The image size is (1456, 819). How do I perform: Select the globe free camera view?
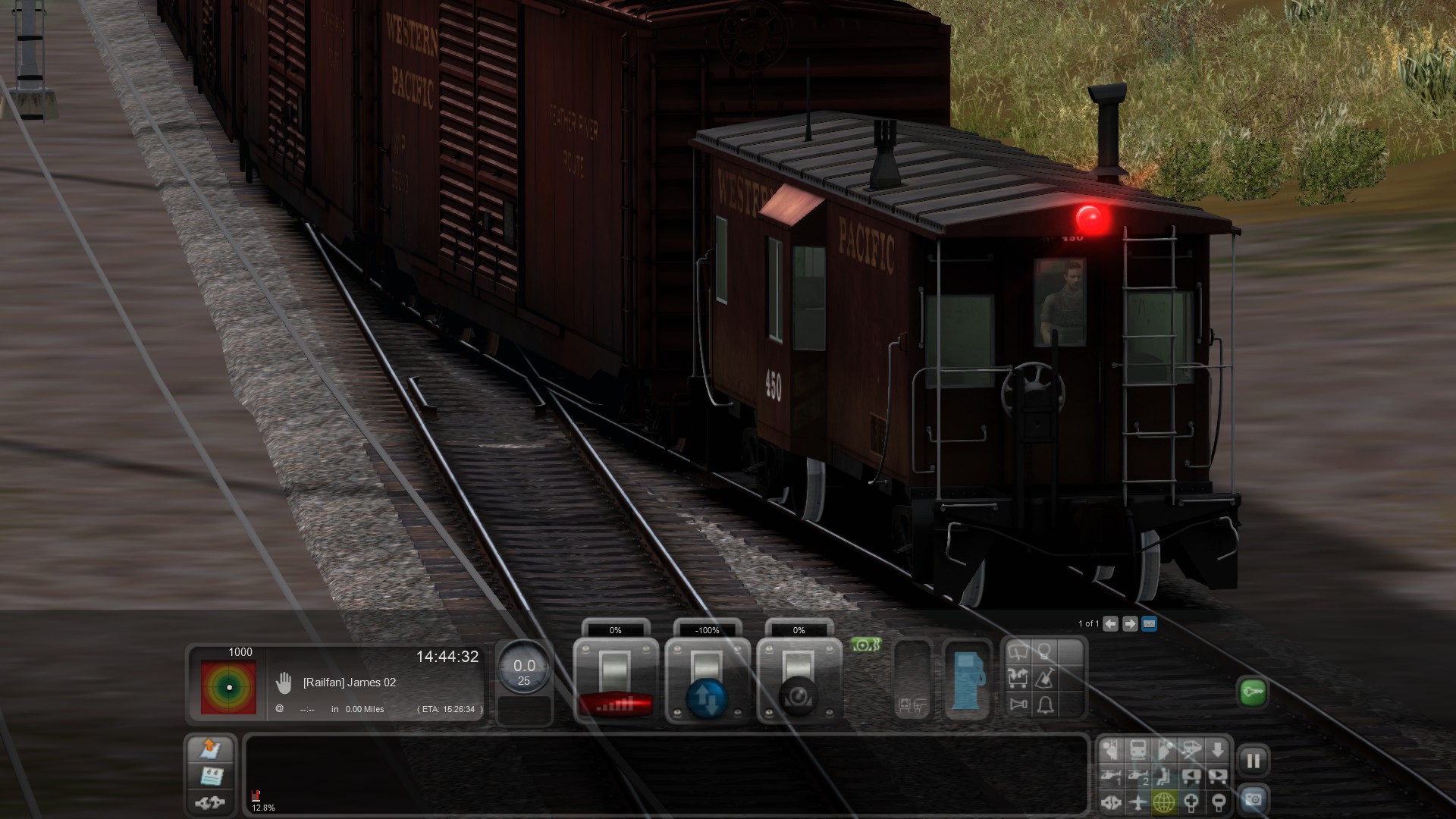pos(1164,802)
